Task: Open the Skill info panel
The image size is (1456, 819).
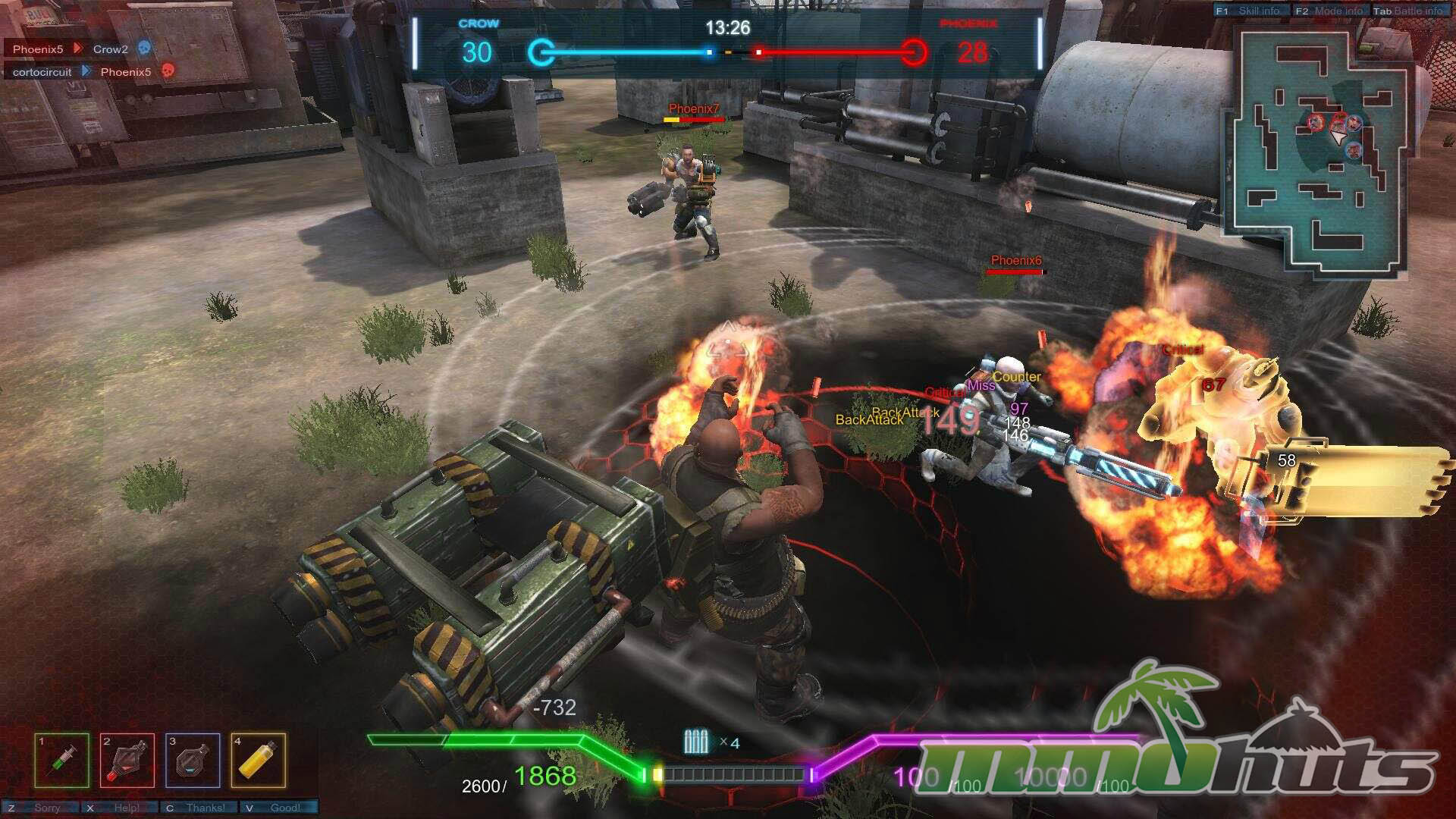Action: point(1251,11)
